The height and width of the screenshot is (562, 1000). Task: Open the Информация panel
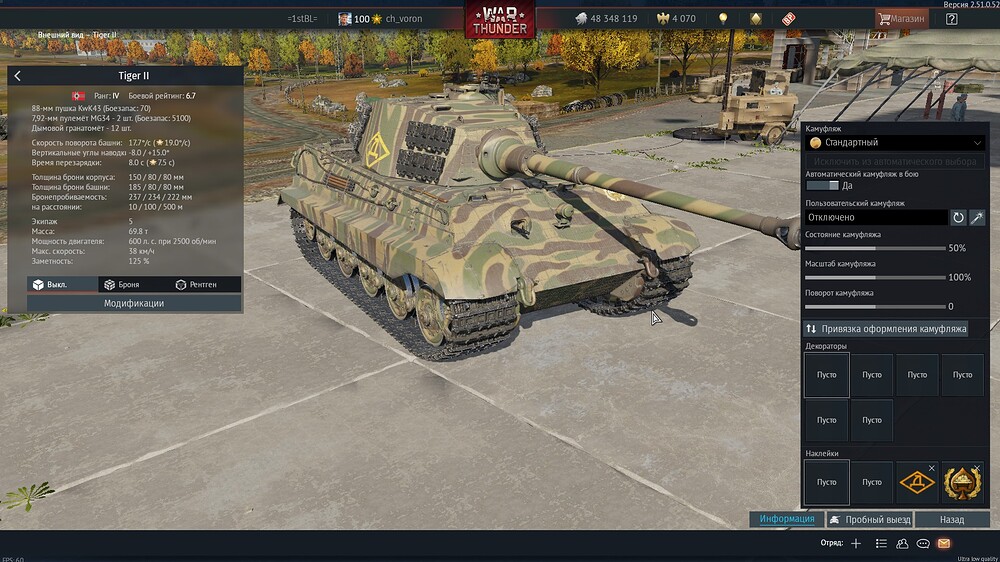[x=786, y=519]
